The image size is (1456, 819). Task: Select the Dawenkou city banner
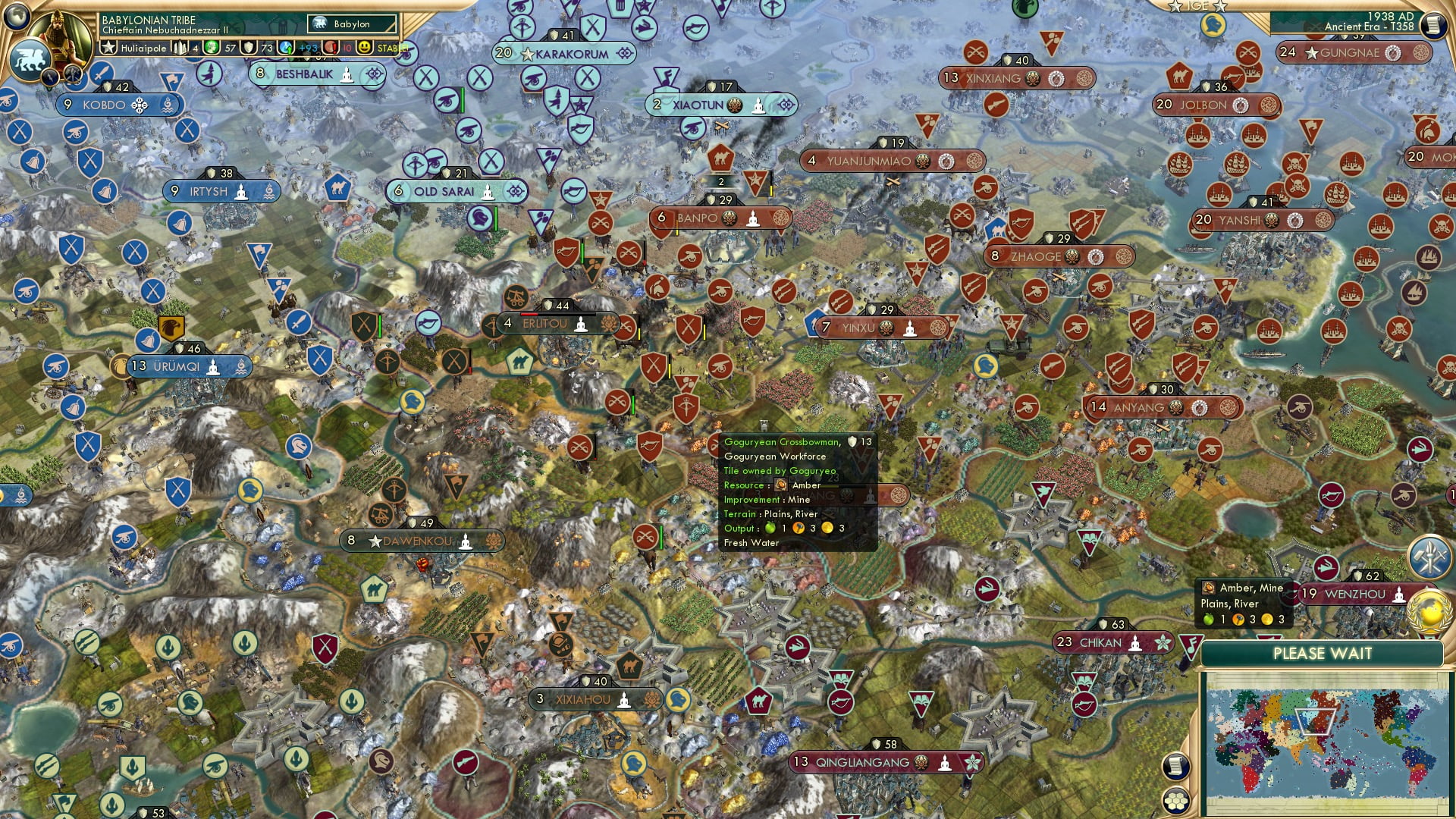[417, 541]
